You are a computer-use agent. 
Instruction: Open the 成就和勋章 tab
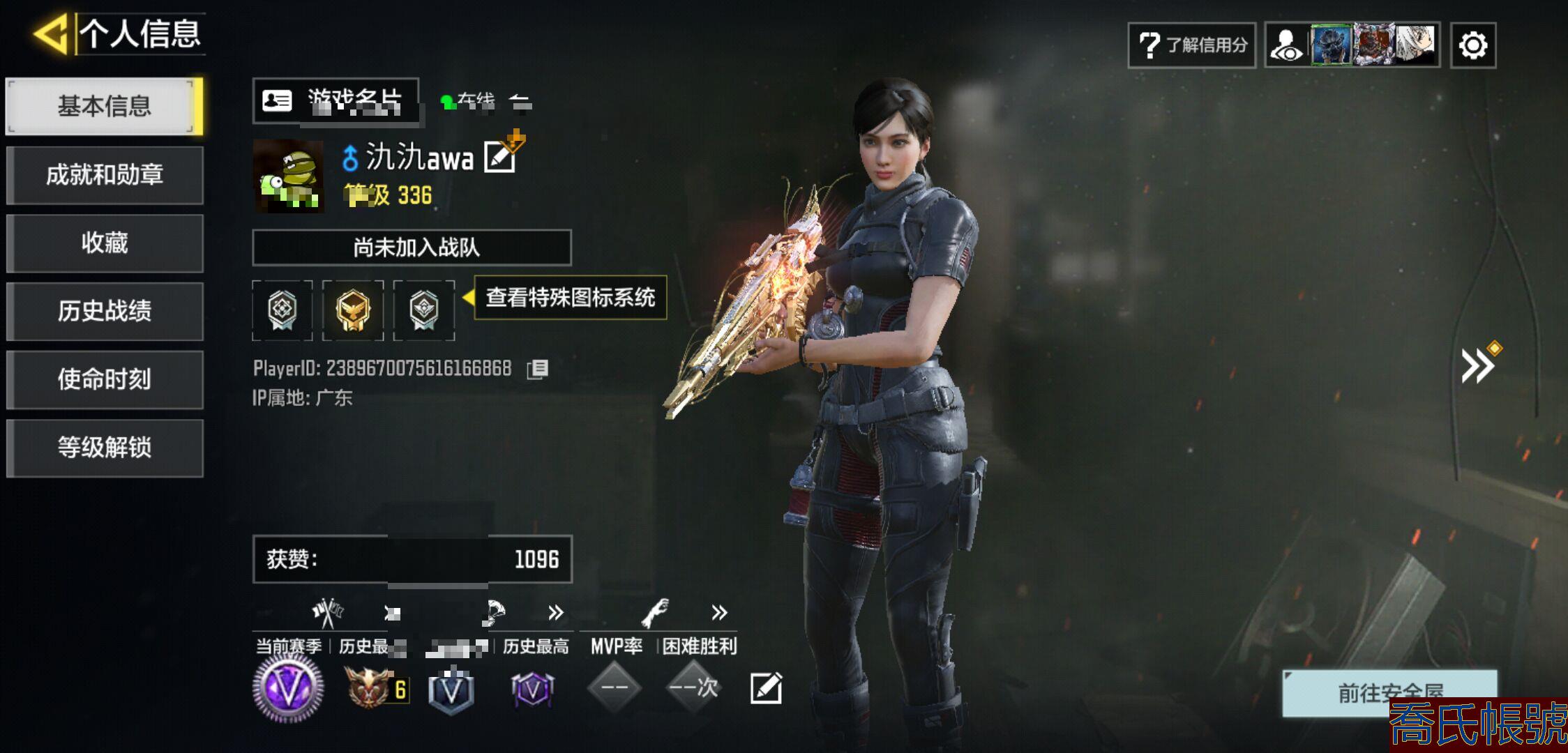(104, 174)
